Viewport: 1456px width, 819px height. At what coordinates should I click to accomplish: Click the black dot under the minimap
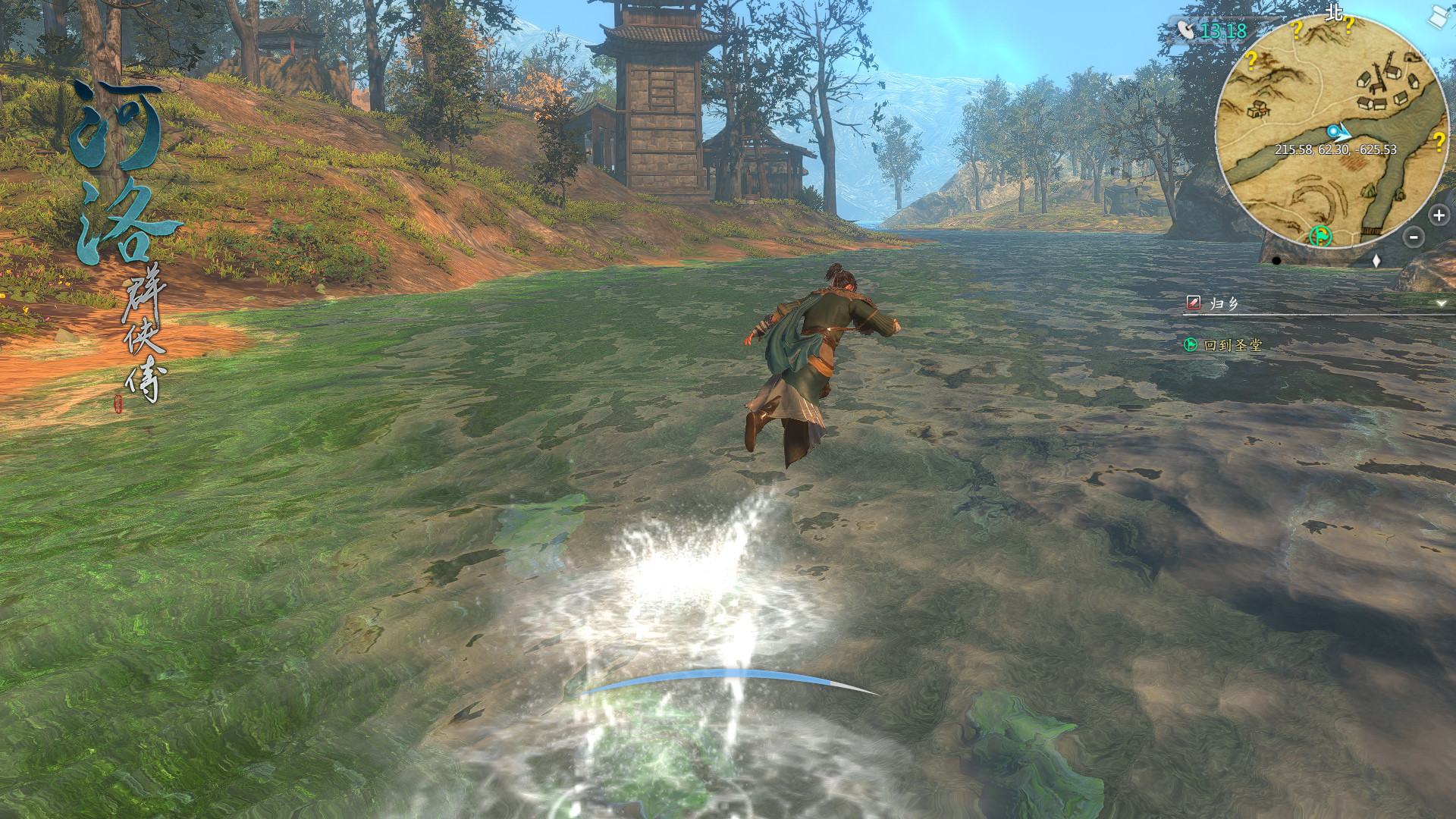pos(1276,261)
